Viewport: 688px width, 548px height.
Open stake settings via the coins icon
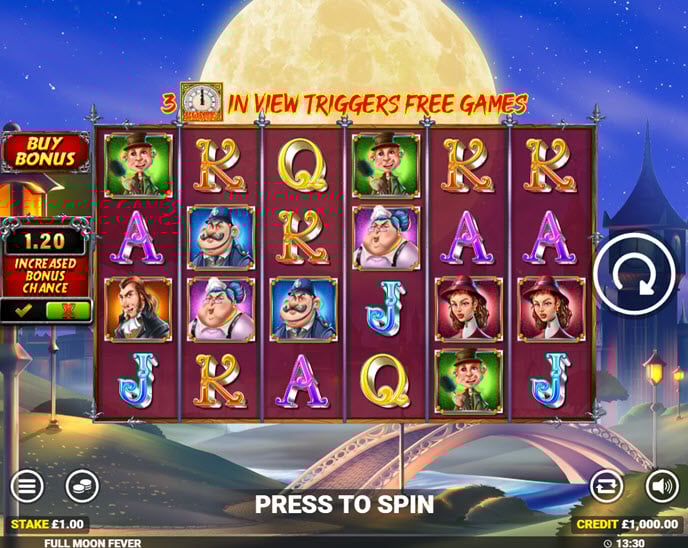click(82, 487)
